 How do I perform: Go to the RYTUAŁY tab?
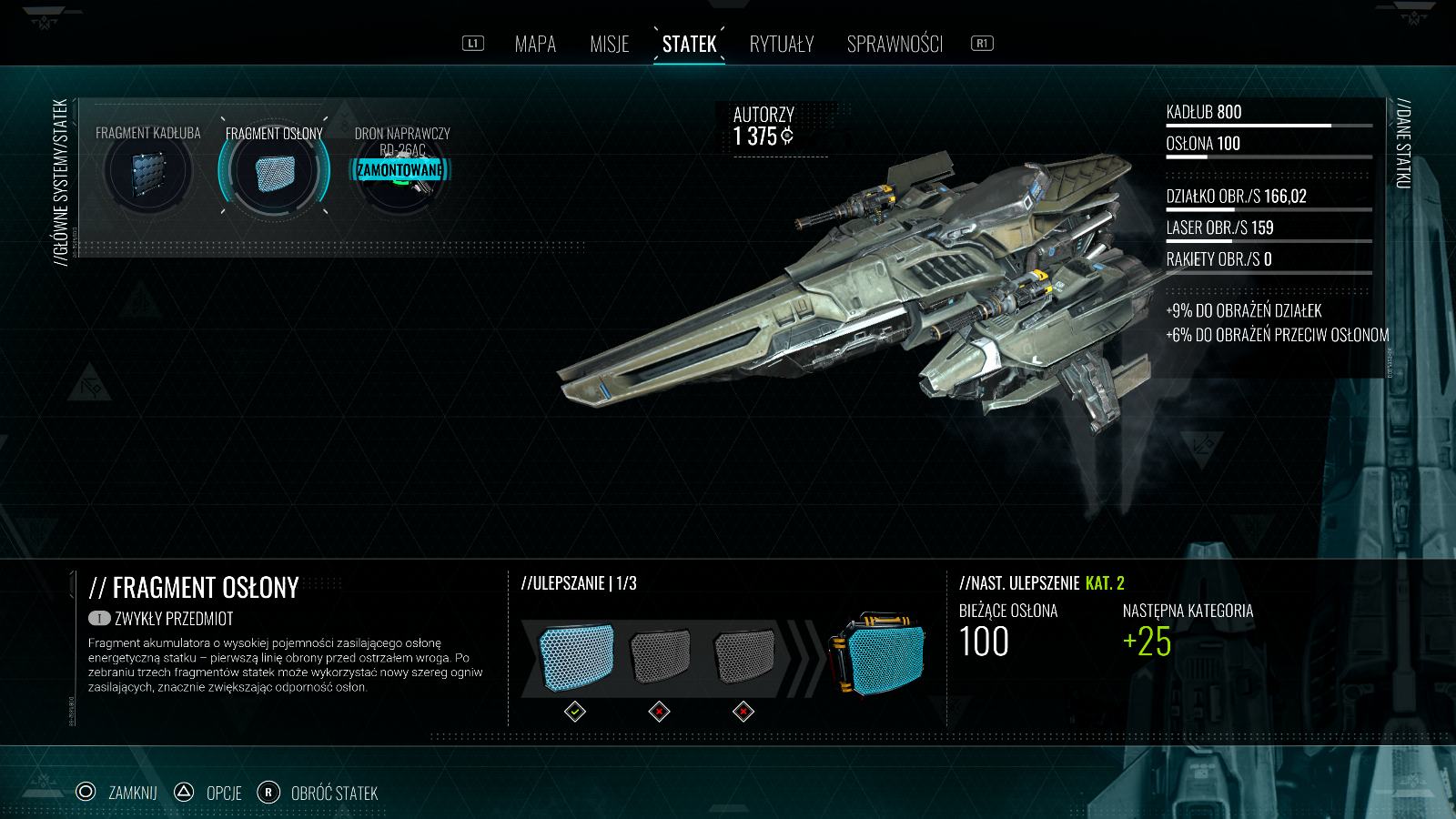[x=782, y=44]
